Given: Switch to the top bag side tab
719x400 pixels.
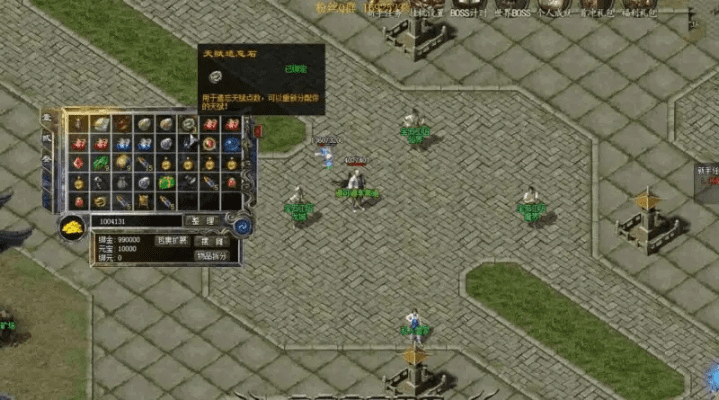Looking at the screenshot, I should 46,120.
